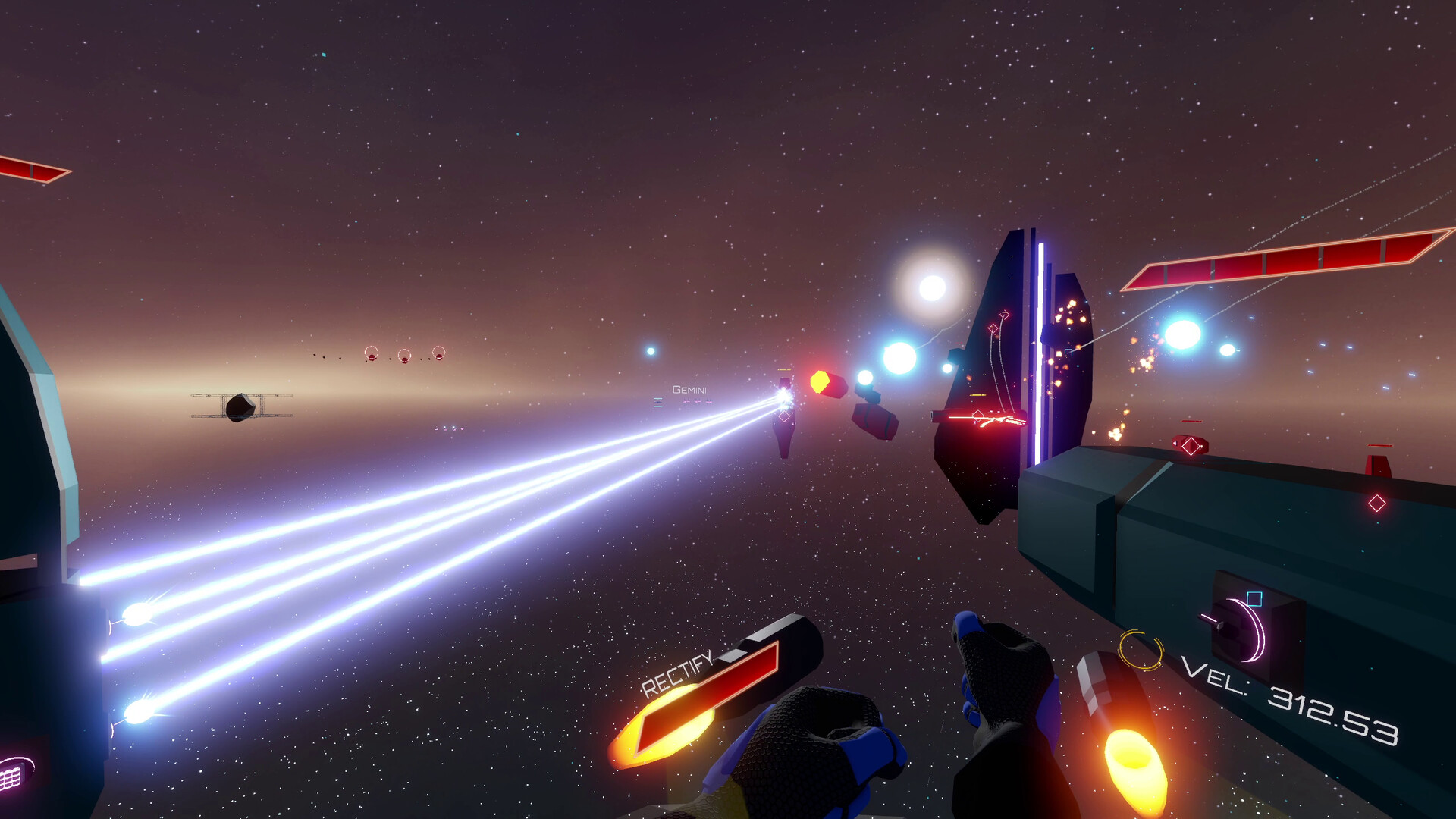Click the VEL: 312.53 velocity readout
This screenshot has height=819, width=1456.
[x=1292, y=701]
